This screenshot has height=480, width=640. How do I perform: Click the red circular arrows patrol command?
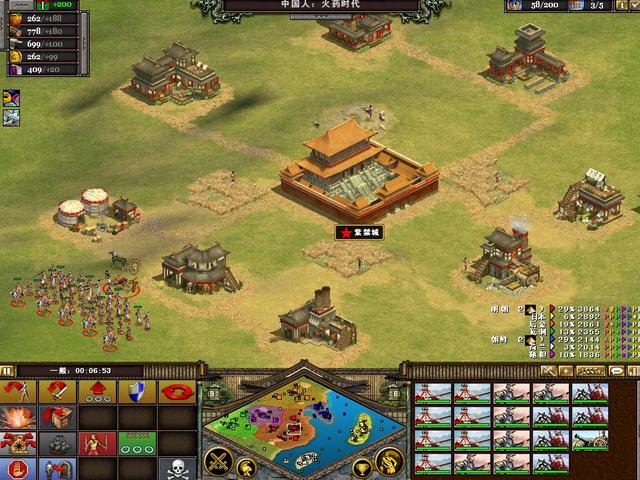tap(176, 391)
